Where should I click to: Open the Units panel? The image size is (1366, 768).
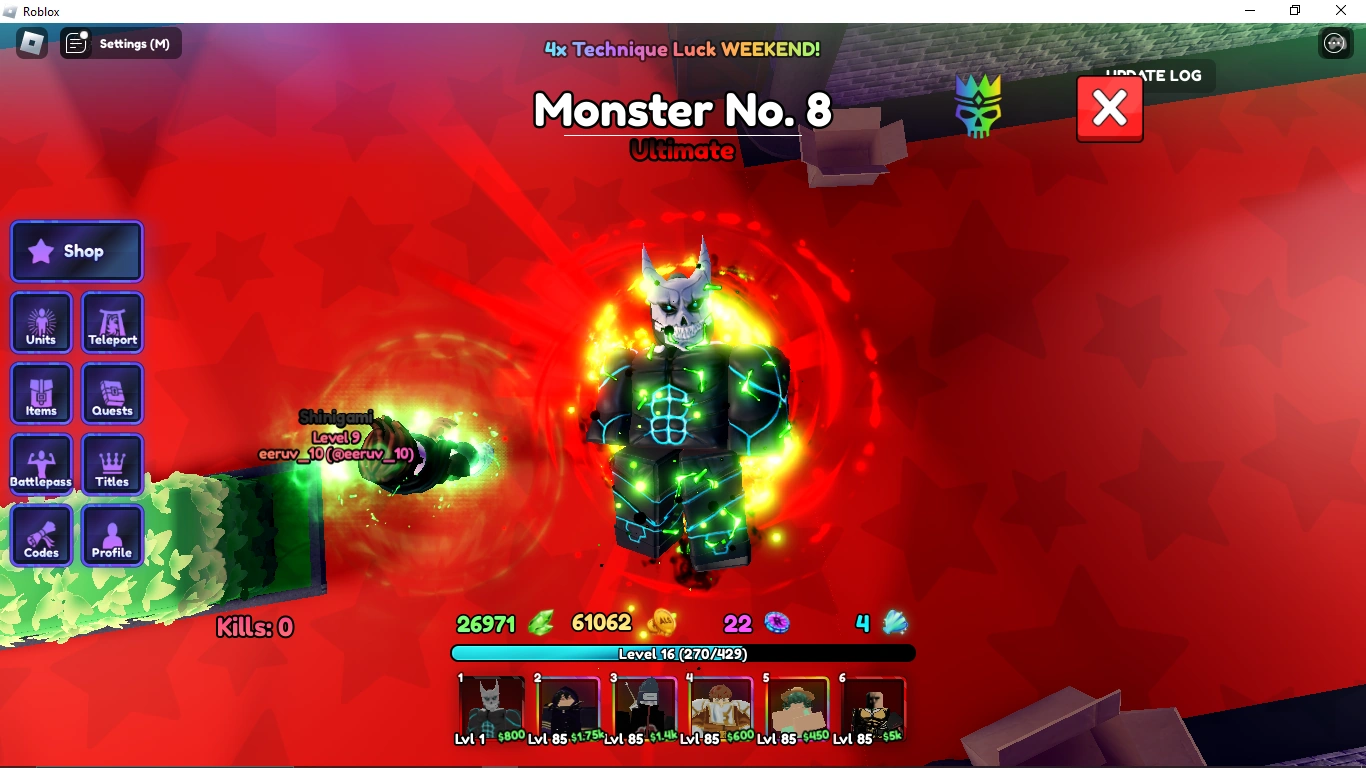40,322
